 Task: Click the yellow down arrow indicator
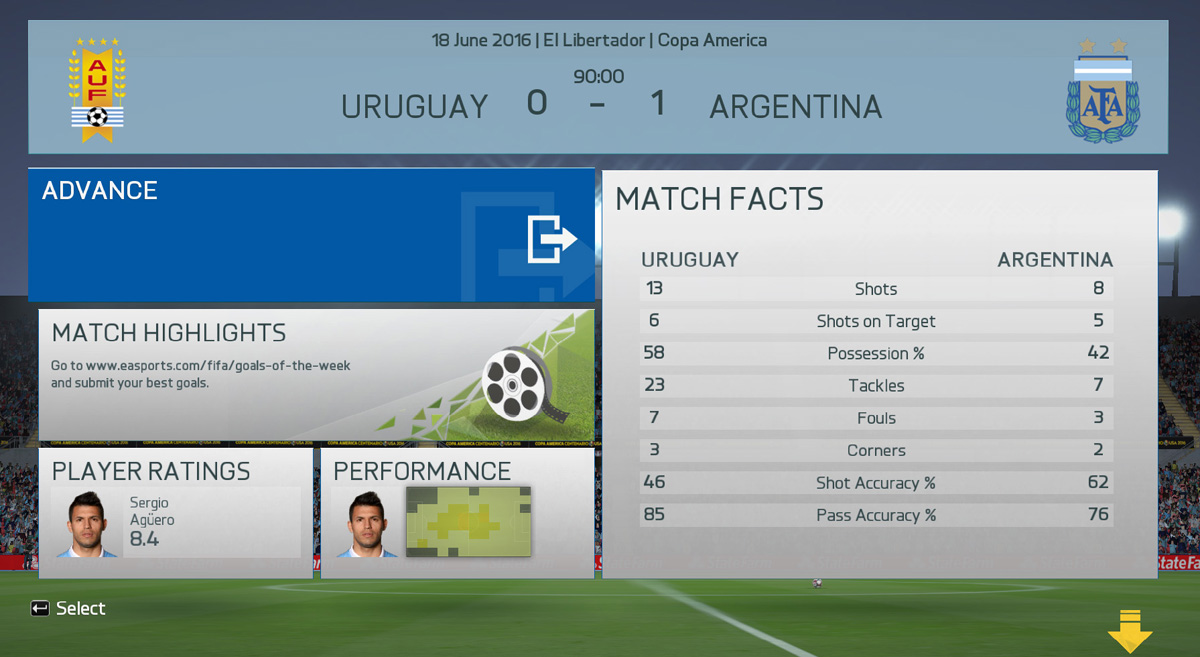(x=1130, y=631)
